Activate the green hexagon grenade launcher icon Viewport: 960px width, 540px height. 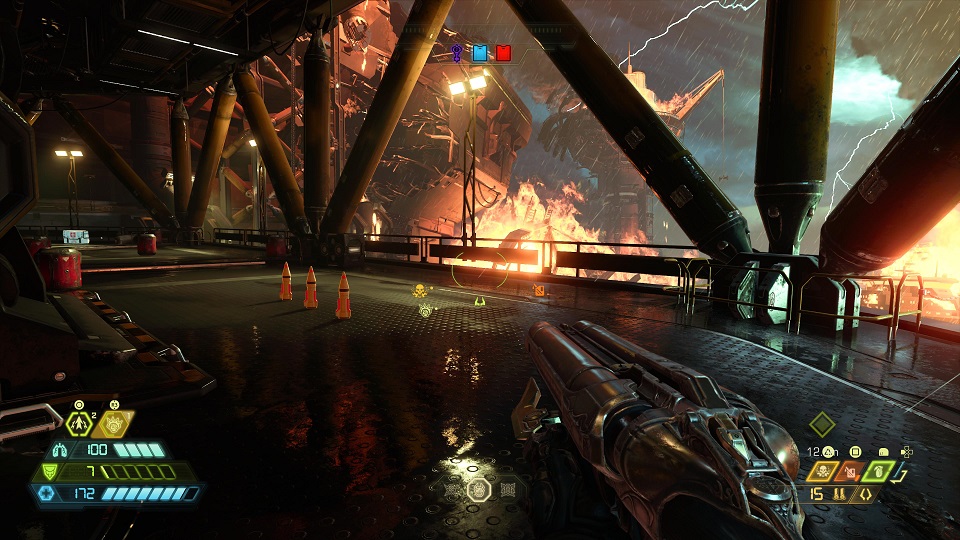tap(80, 424)
